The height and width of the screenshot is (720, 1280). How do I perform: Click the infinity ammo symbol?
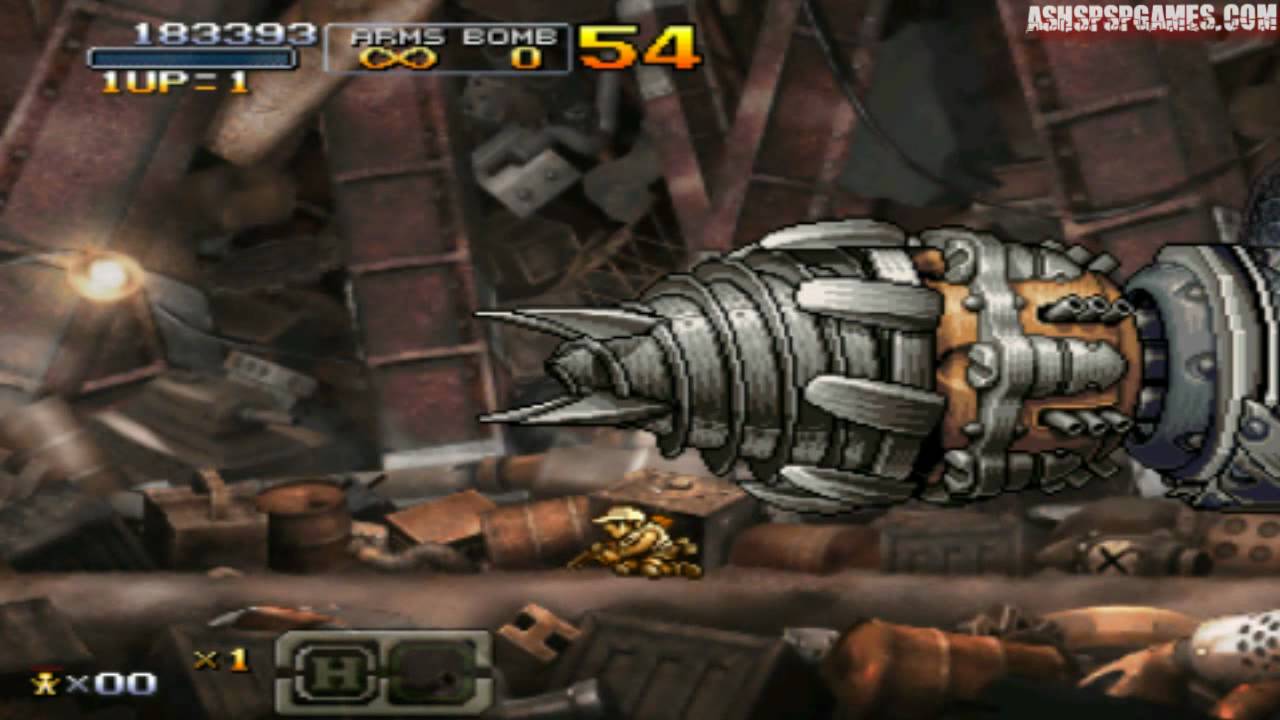[399, 58]
